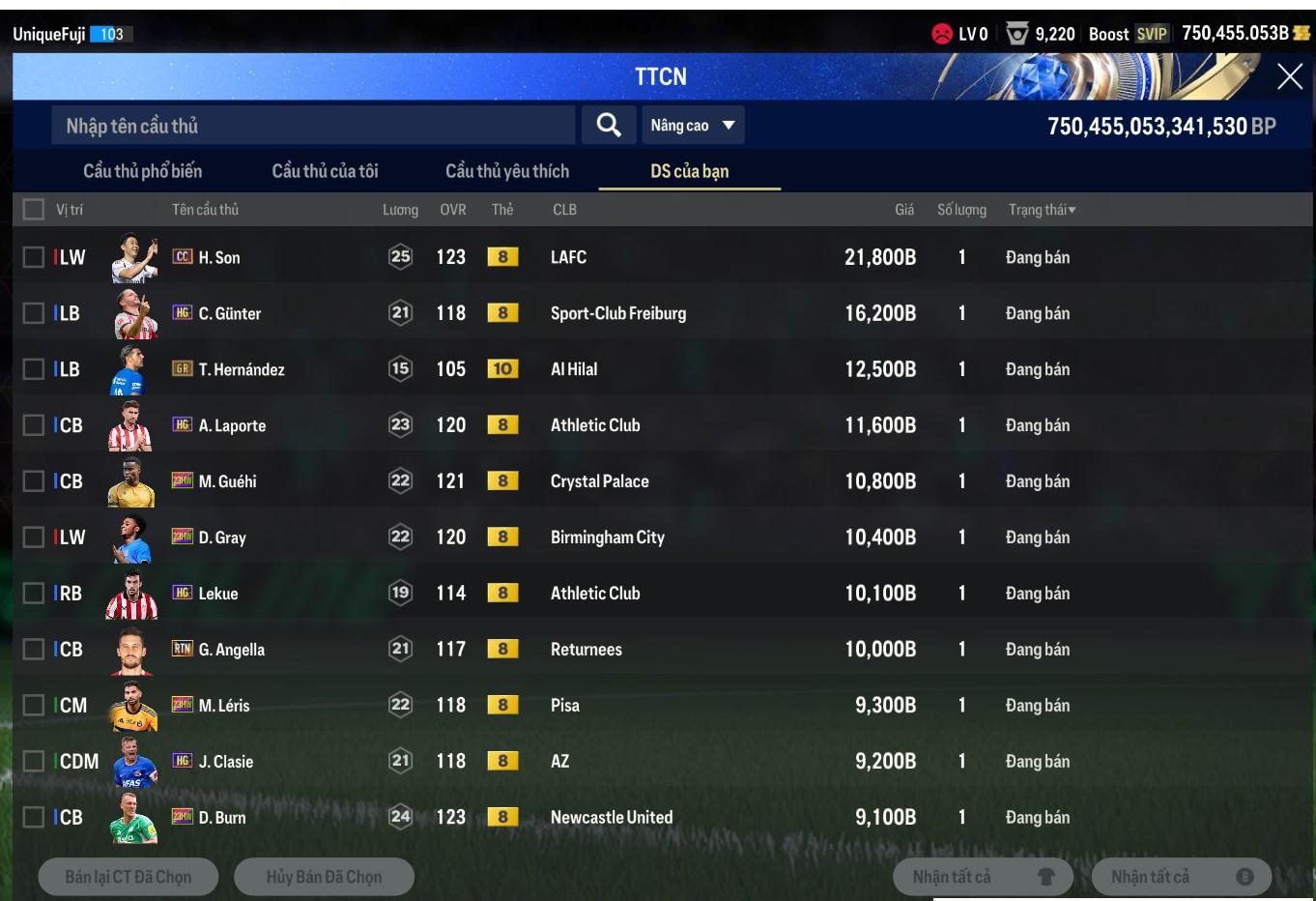Mark the checkbox for D. Gray
The image size is (1316, 901).
point(34,538)
